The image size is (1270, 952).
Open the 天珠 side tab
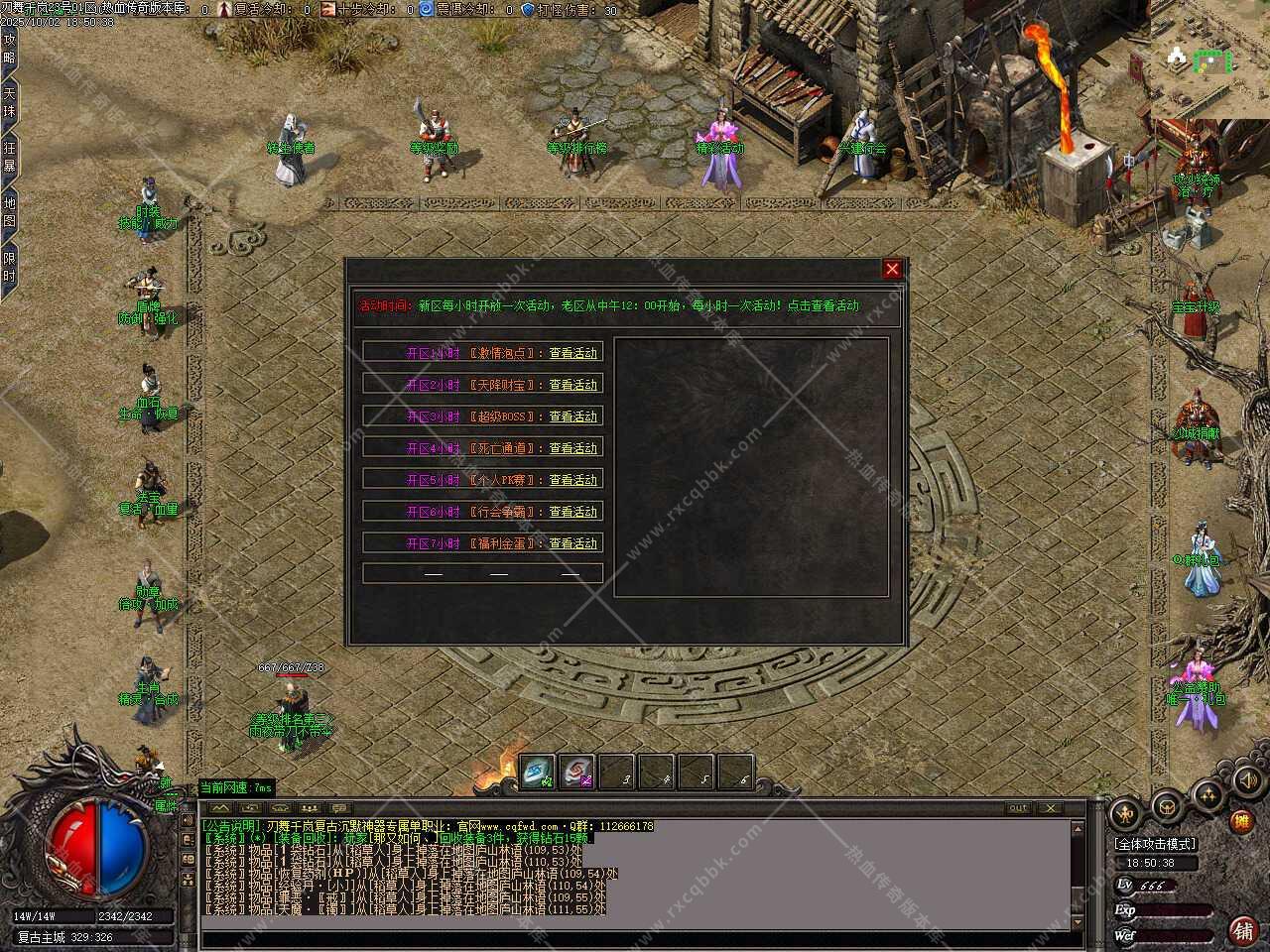click(x=9, y=103)
